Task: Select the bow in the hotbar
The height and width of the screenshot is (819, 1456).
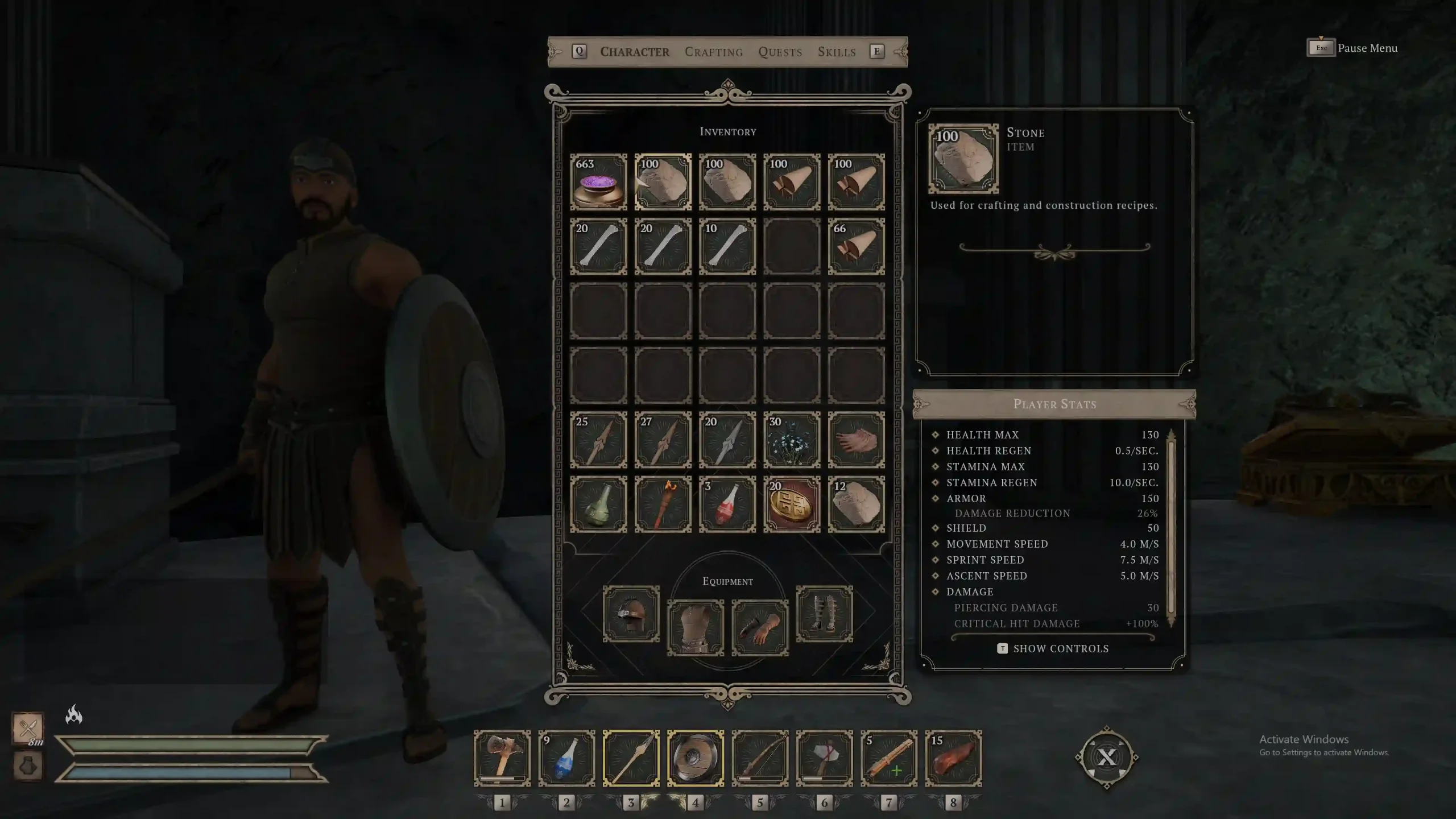Action: 760,758
